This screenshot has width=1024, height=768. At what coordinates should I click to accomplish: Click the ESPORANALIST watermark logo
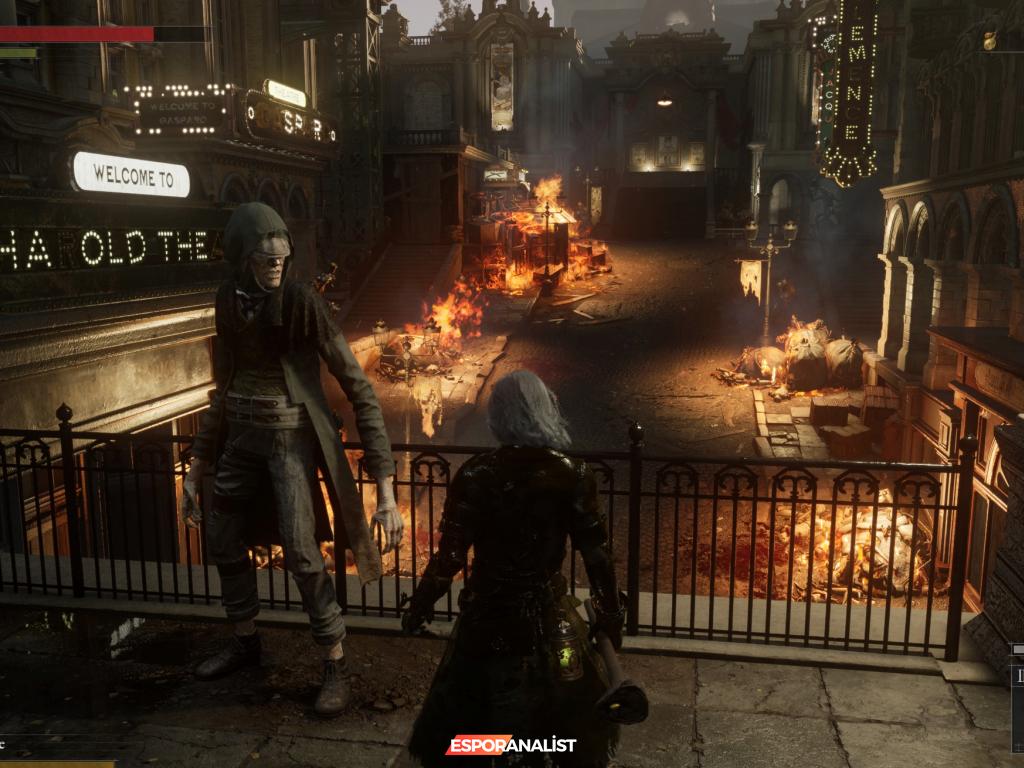coord(510,745)
